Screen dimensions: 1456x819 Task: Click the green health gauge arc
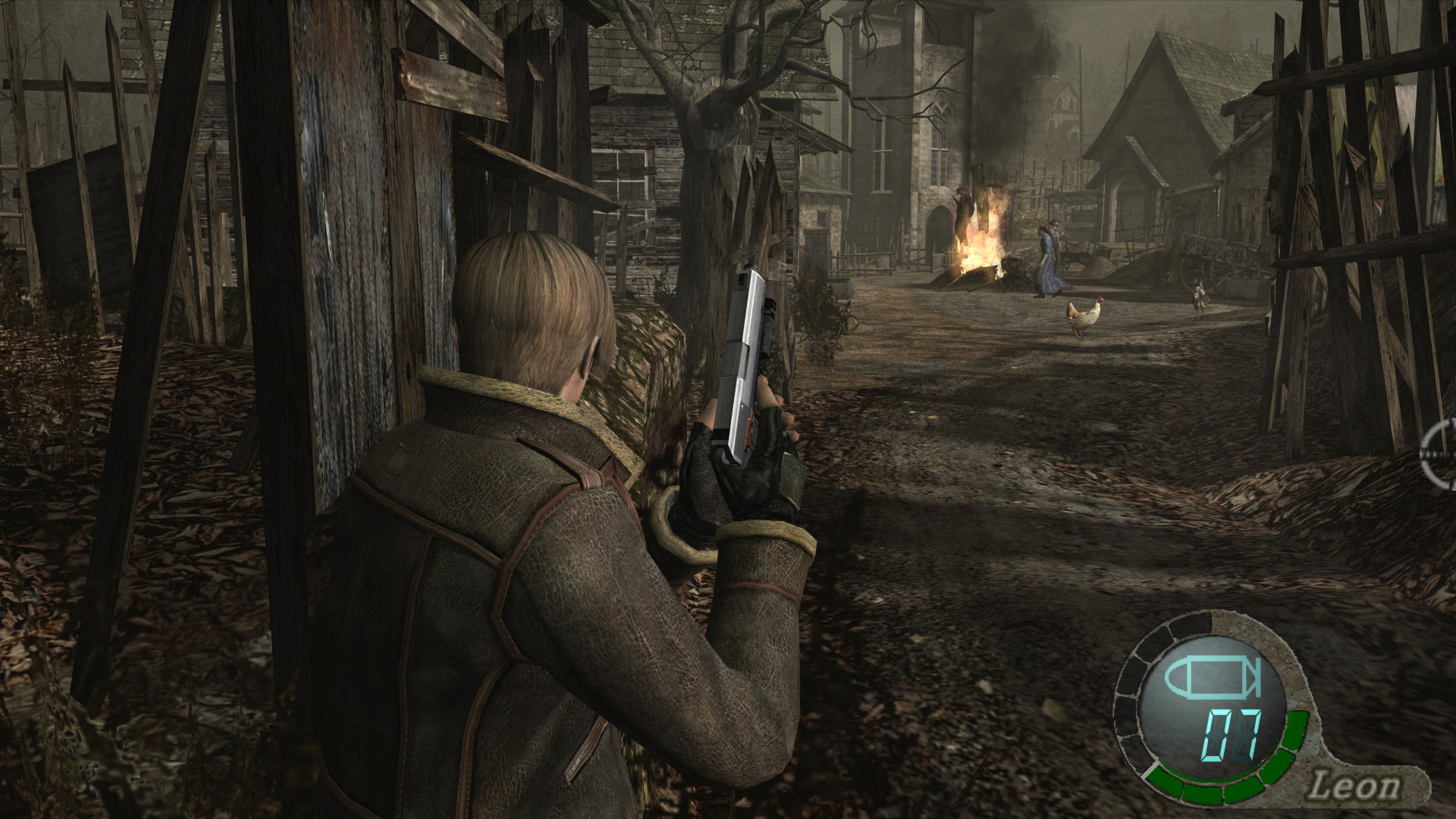(1215, 789)
